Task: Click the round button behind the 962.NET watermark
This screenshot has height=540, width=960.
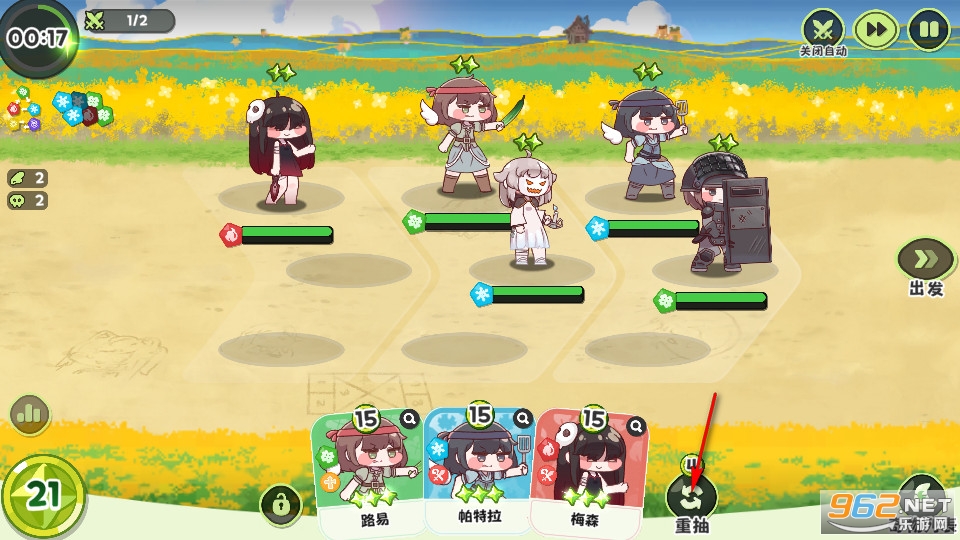Action: coord(922,496)
